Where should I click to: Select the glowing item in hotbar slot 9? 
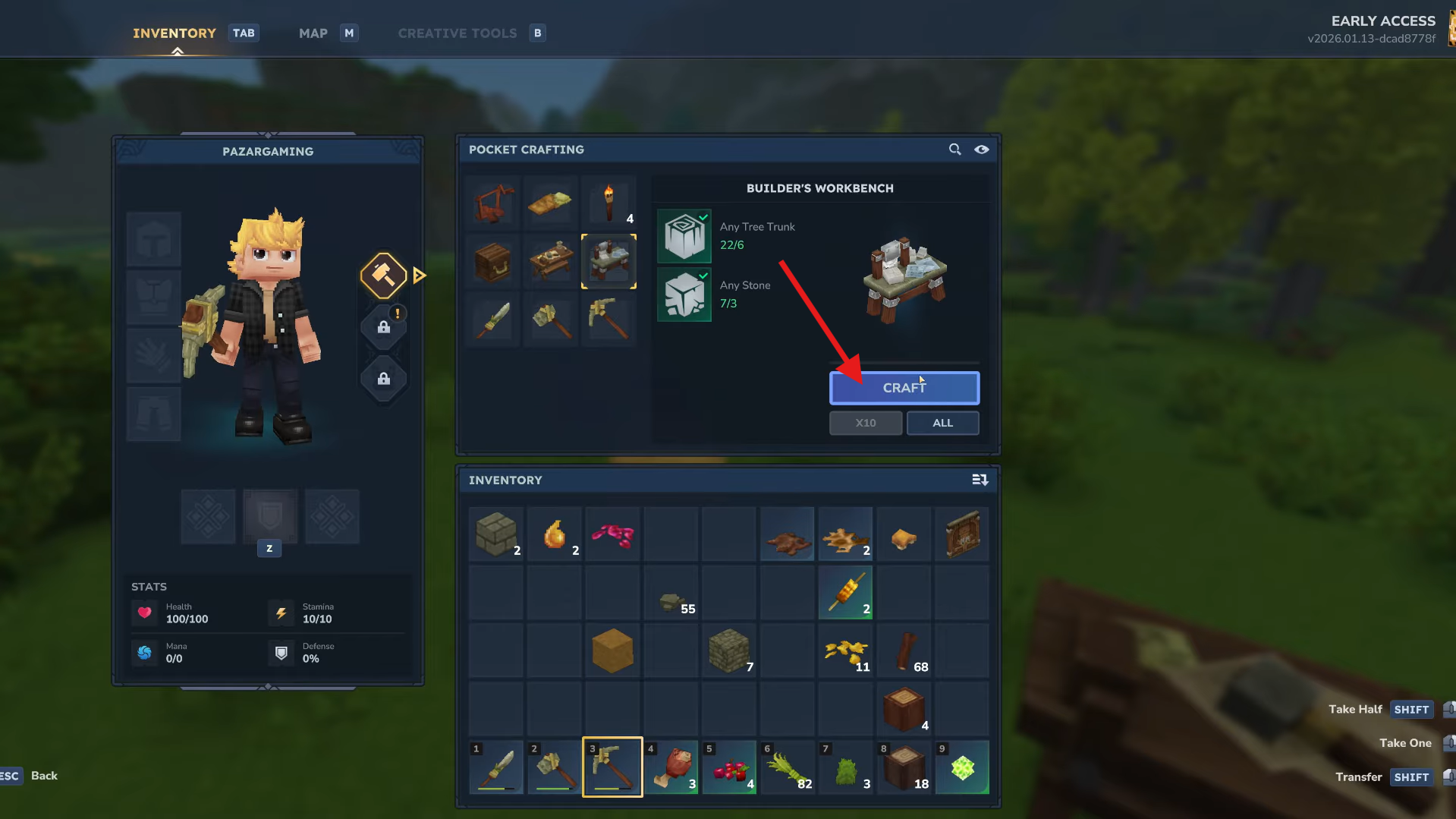coord(961,767)
